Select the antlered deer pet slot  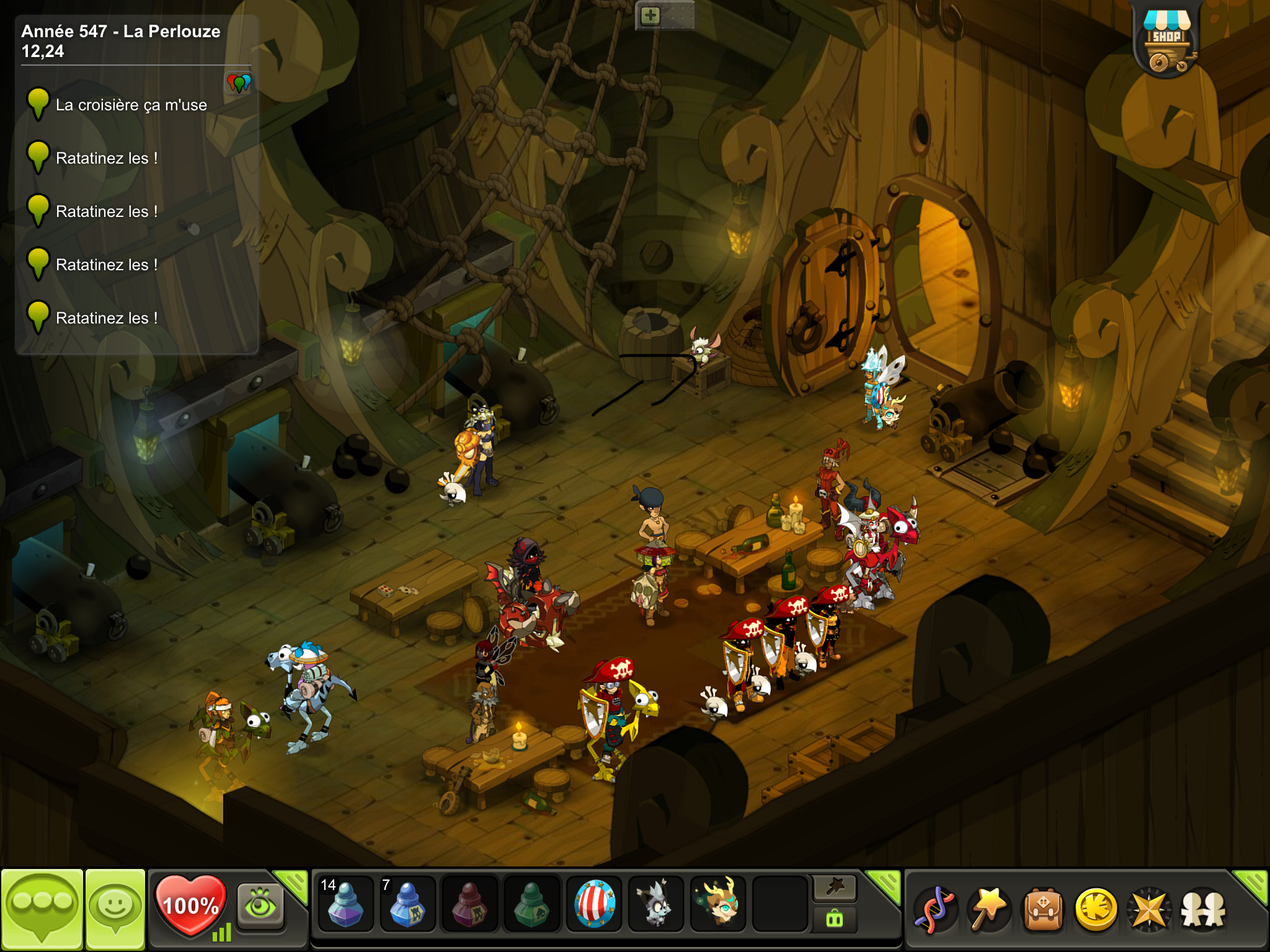coord(718,904)
